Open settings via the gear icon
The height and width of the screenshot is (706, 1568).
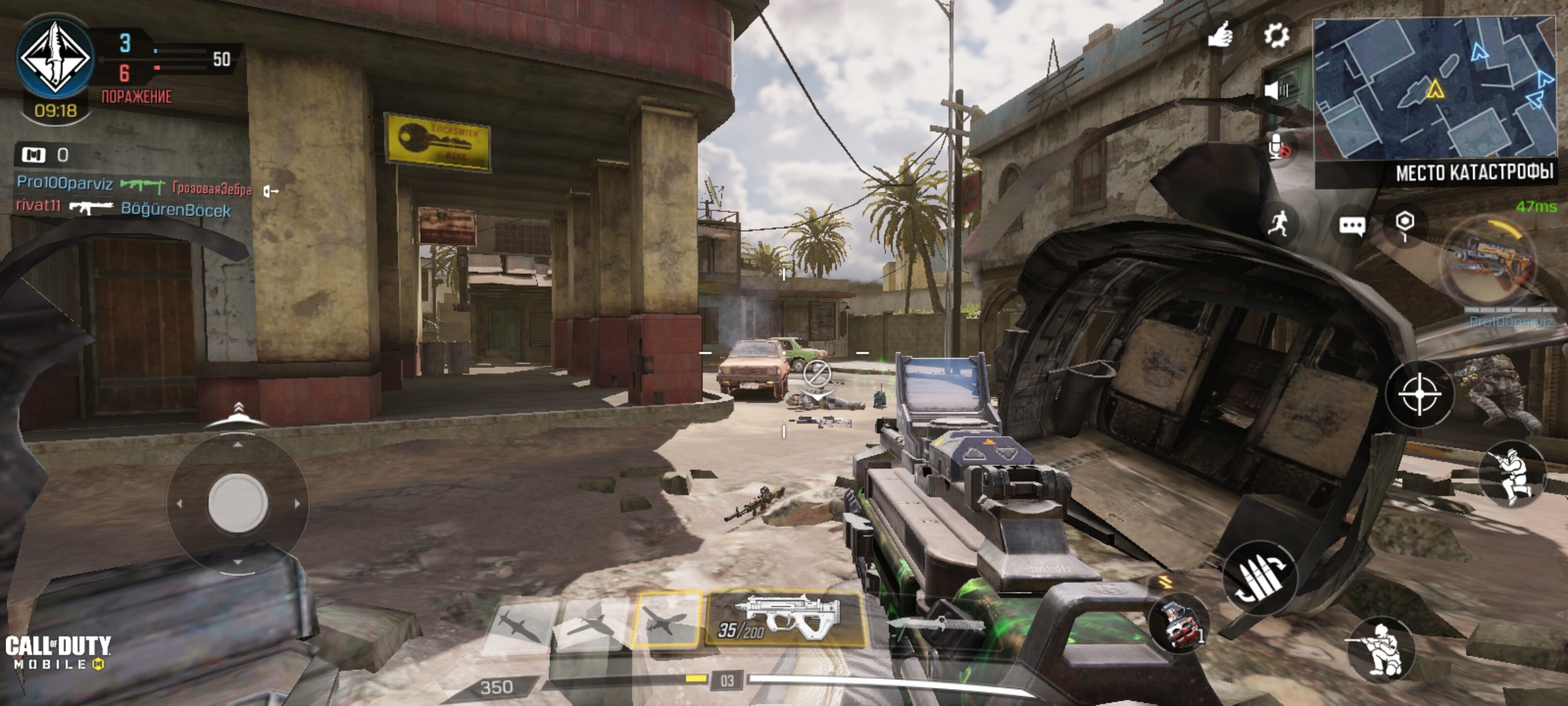[x=1275, y=35]
